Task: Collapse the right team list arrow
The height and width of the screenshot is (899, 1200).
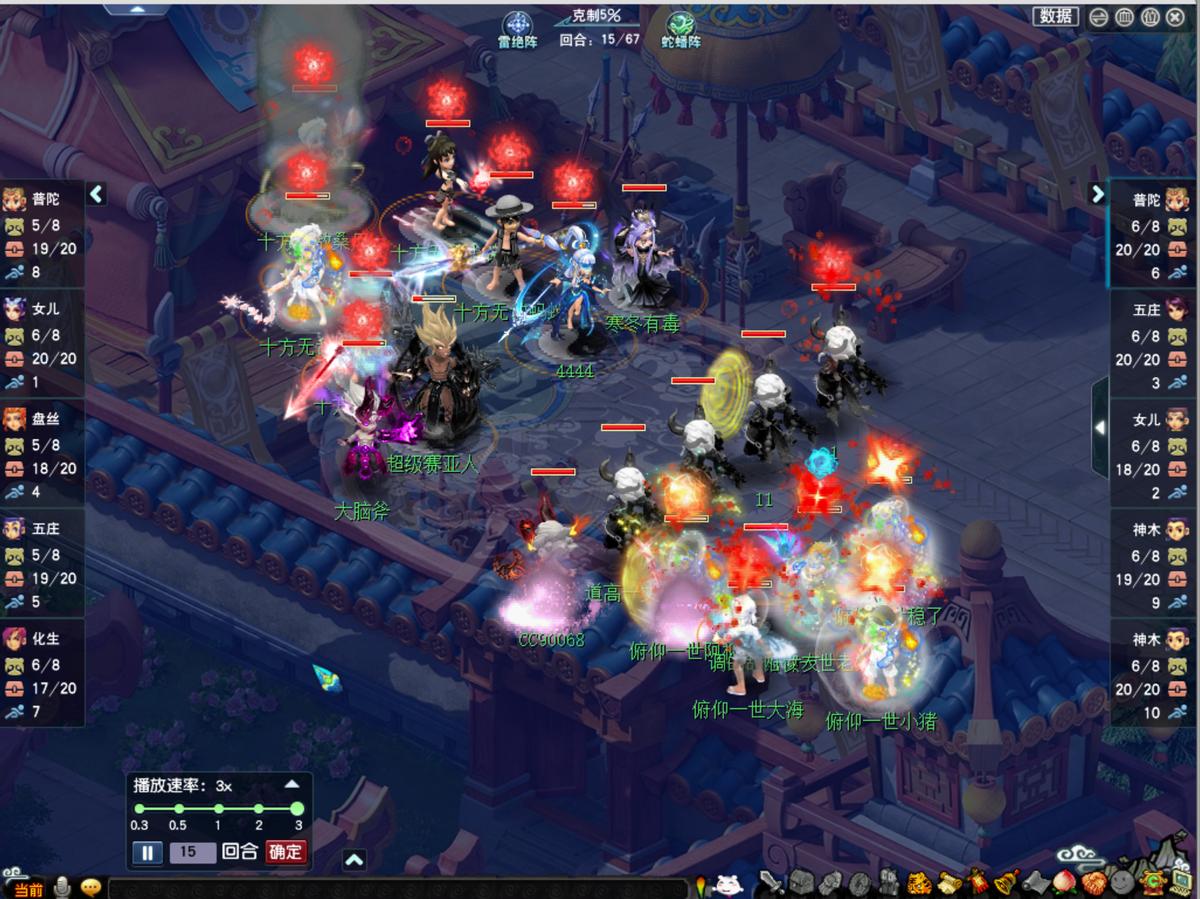Action: tap(1098, 194)
